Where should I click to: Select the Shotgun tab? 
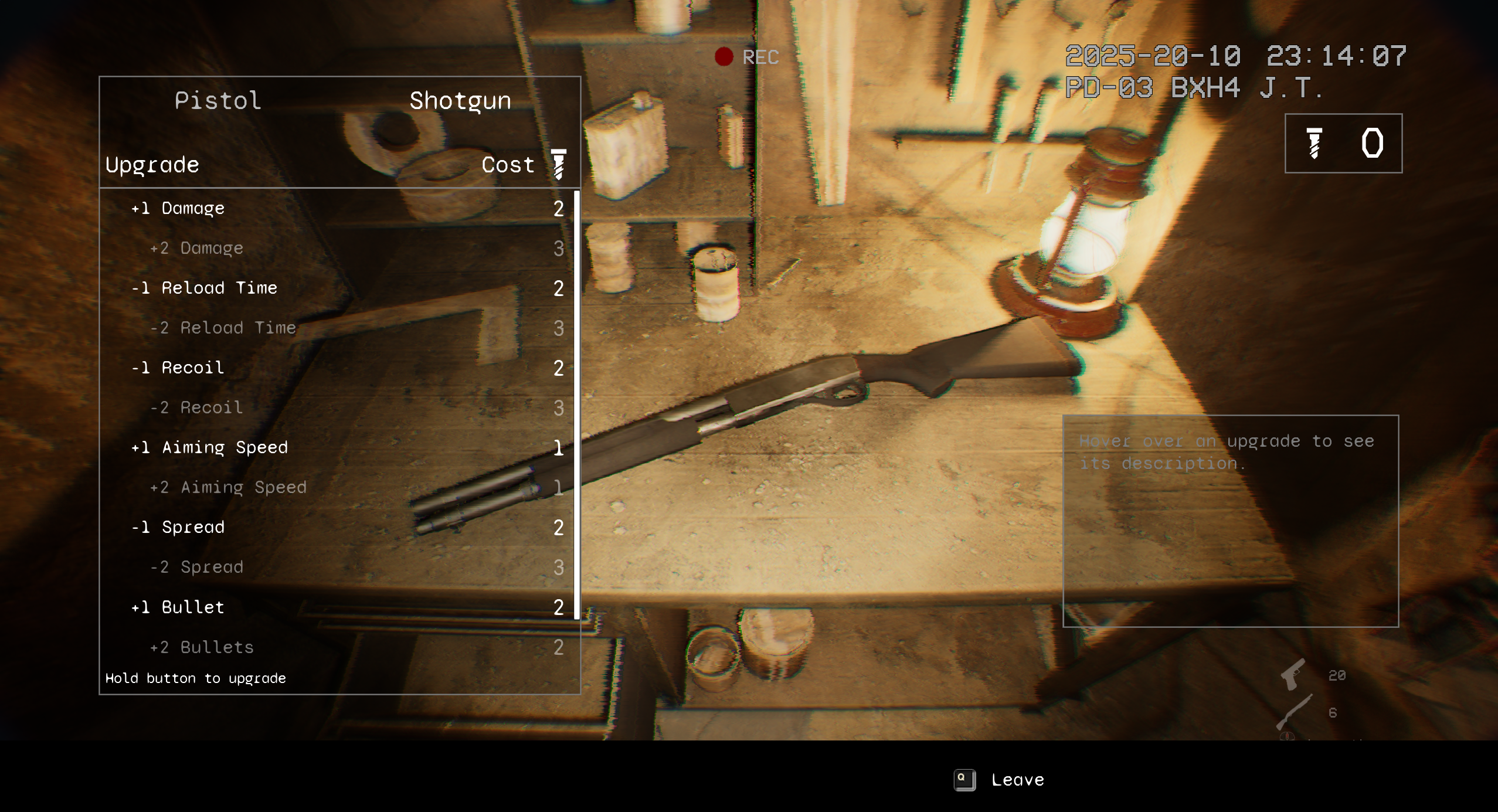tap(460, 101)
